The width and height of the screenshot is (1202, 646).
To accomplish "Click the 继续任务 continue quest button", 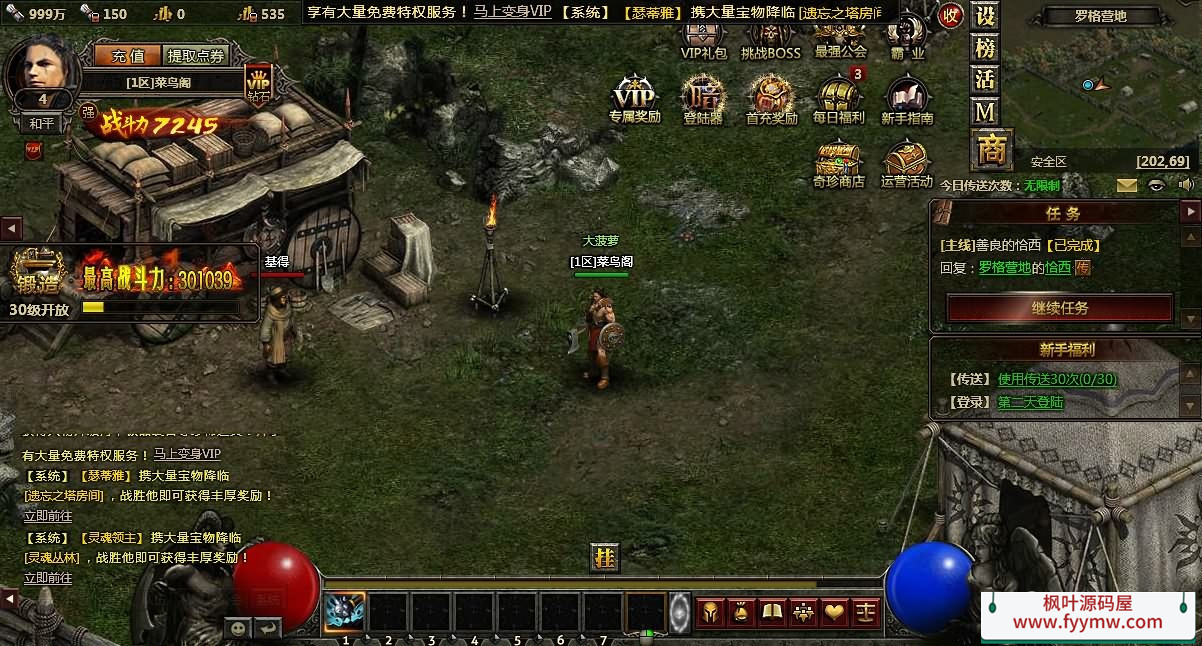I will [x=1059, y=308].
